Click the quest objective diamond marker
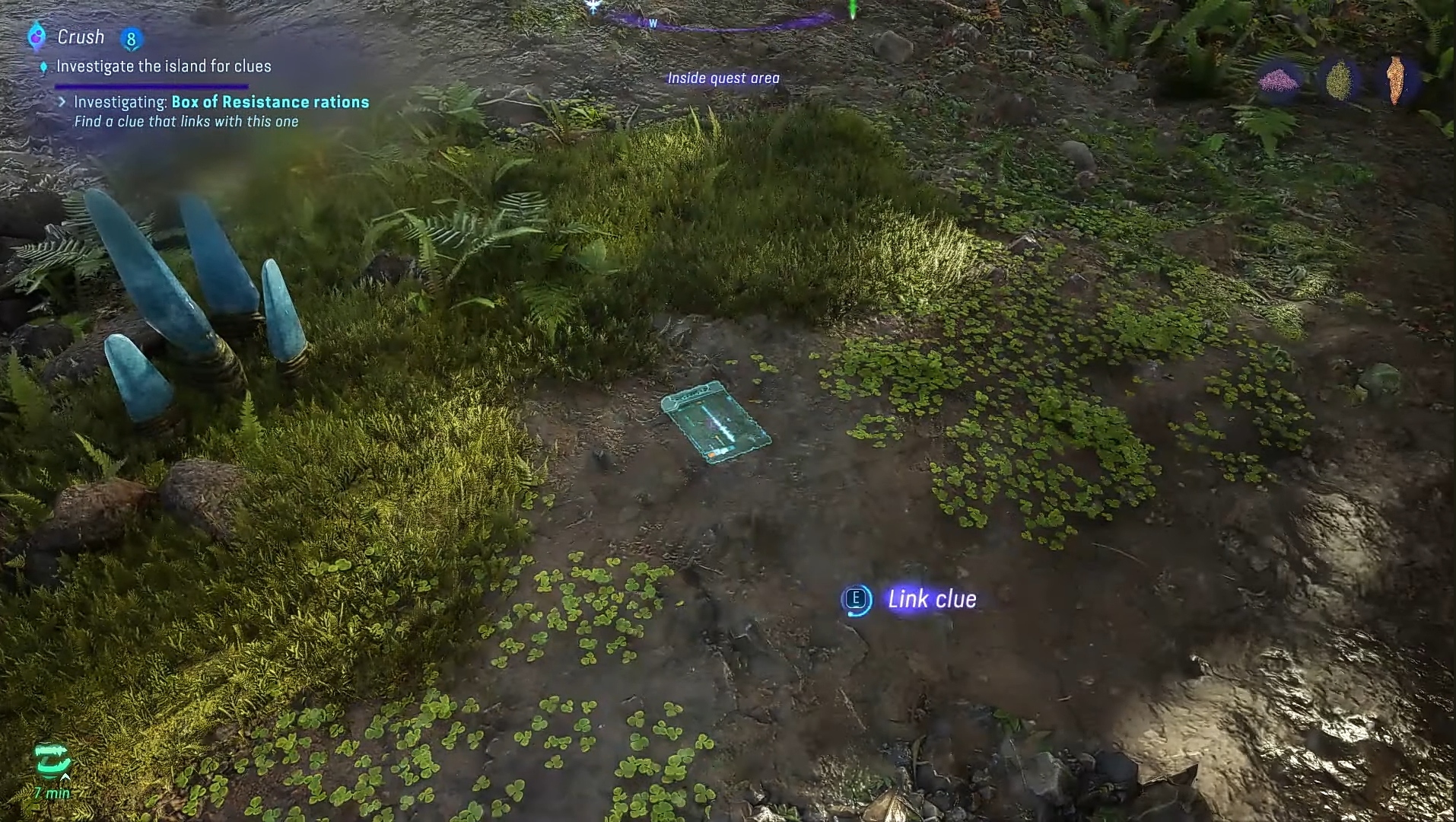Screen dimensions: 1456x822 pyautogui.click(x=43, y=66)
